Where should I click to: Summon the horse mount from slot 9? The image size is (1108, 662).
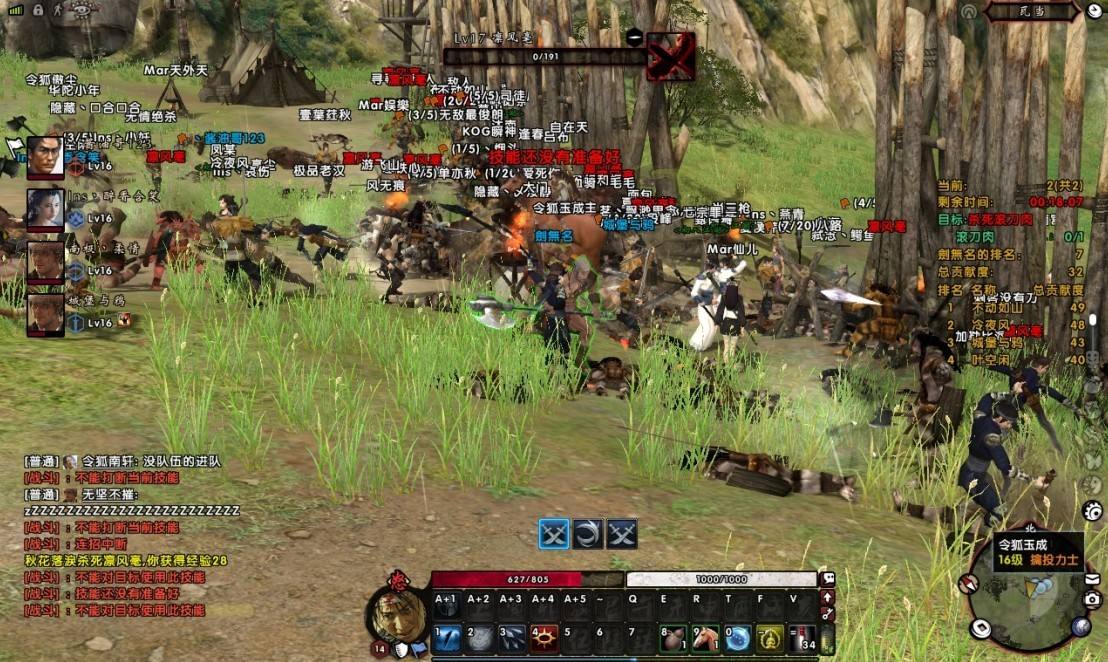coord(706,638)
